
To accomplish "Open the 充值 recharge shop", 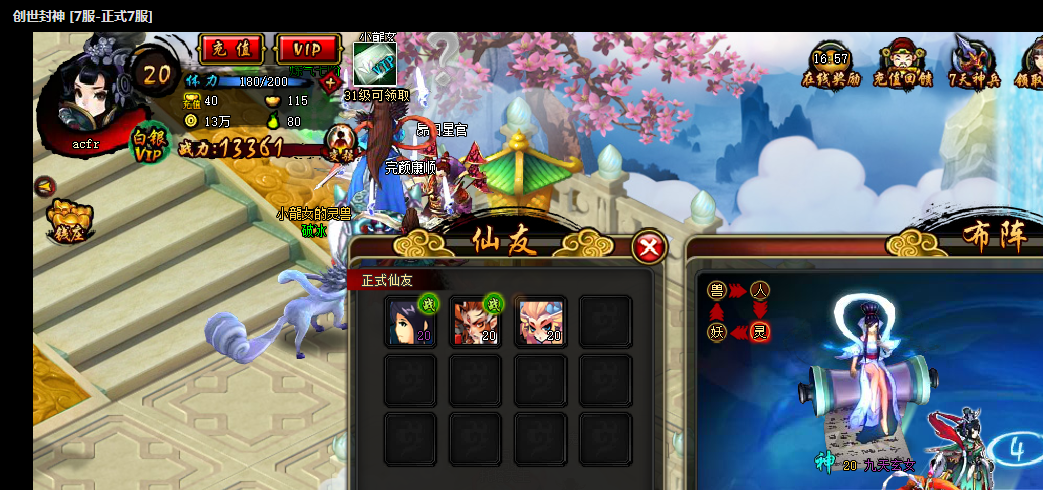I will pyautogui.click(x=231, y=49).
